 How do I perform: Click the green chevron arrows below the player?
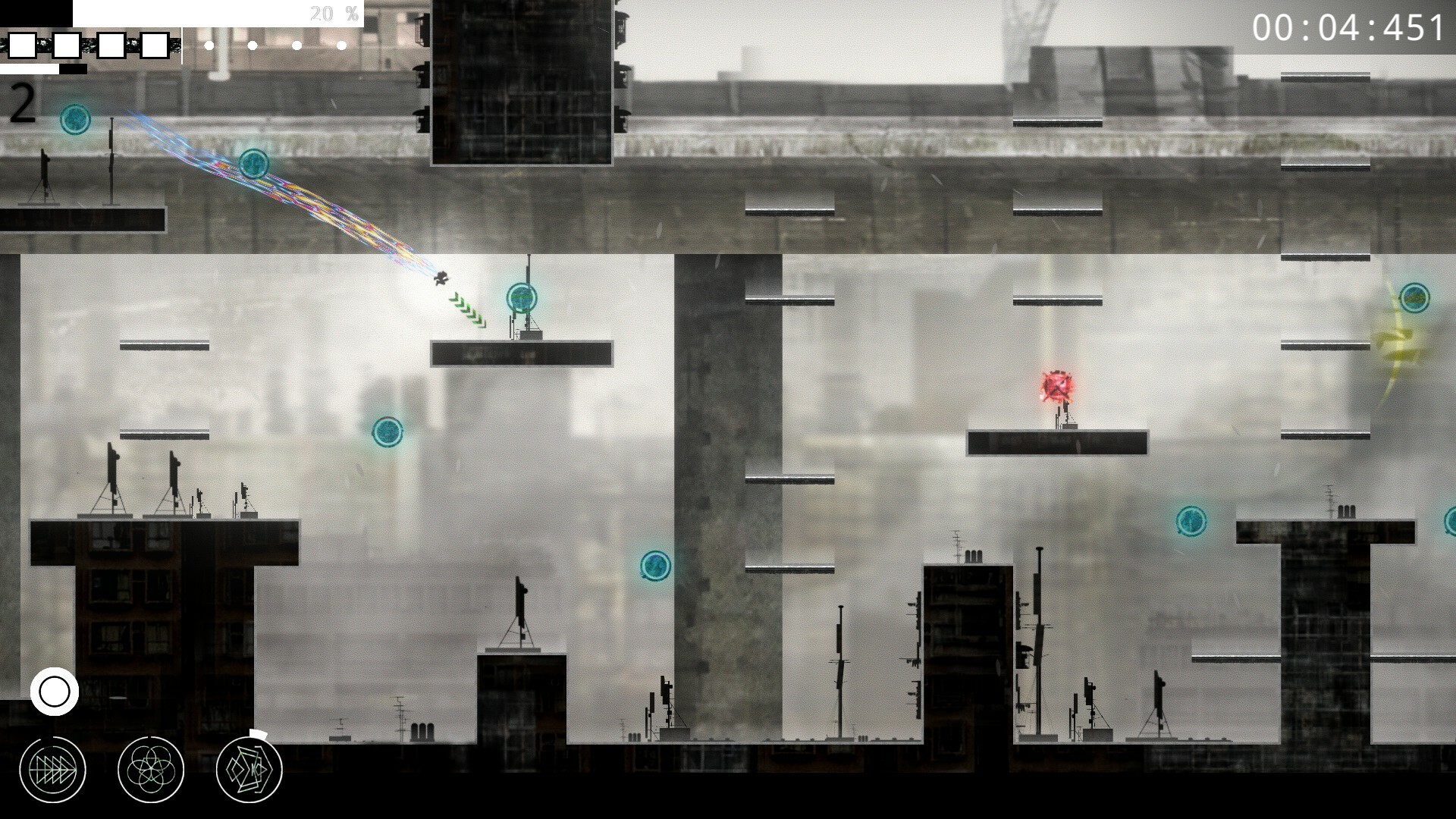[467, 310]
